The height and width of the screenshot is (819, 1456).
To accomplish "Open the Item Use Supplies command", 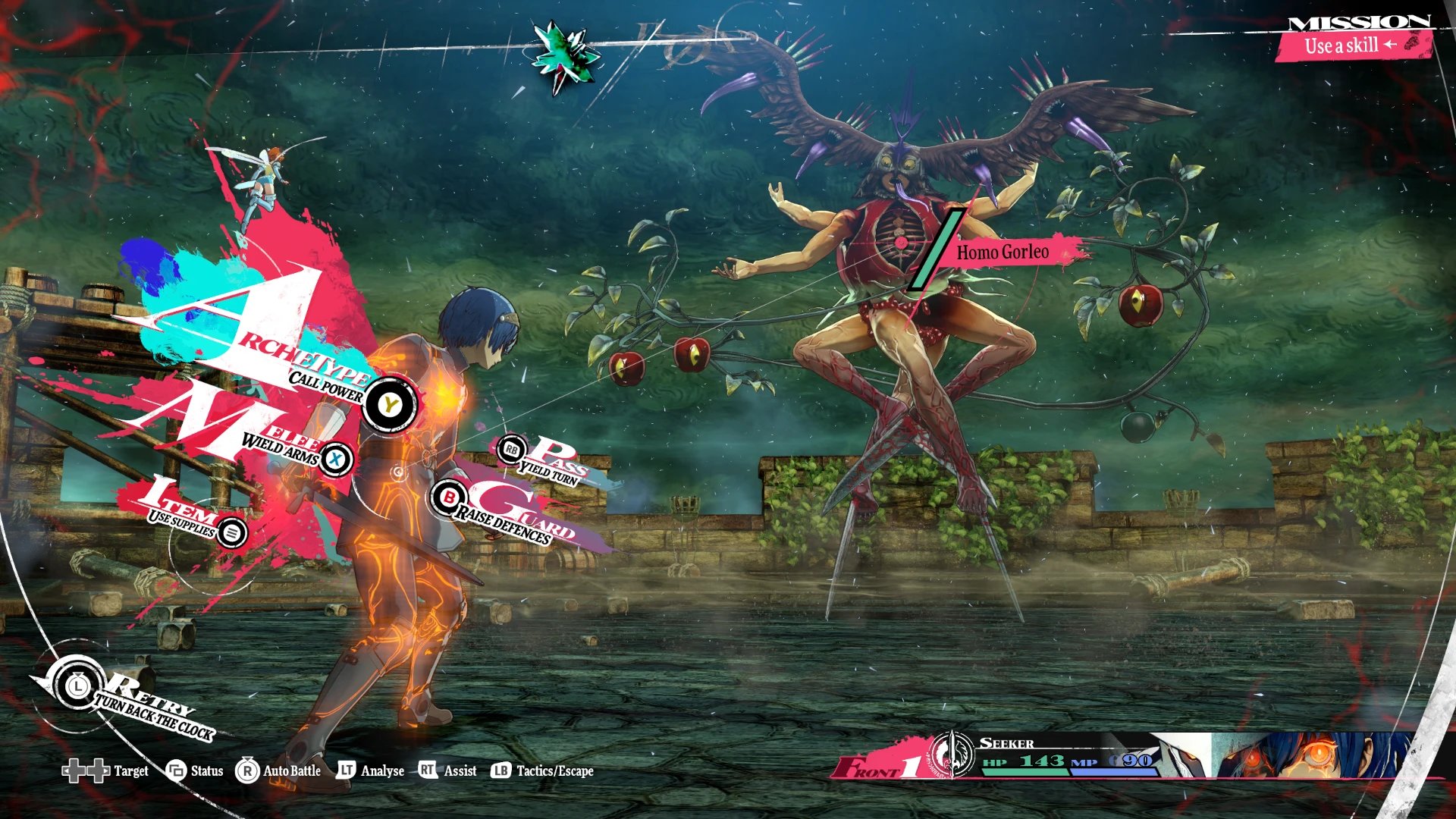I will pos(232,532).
